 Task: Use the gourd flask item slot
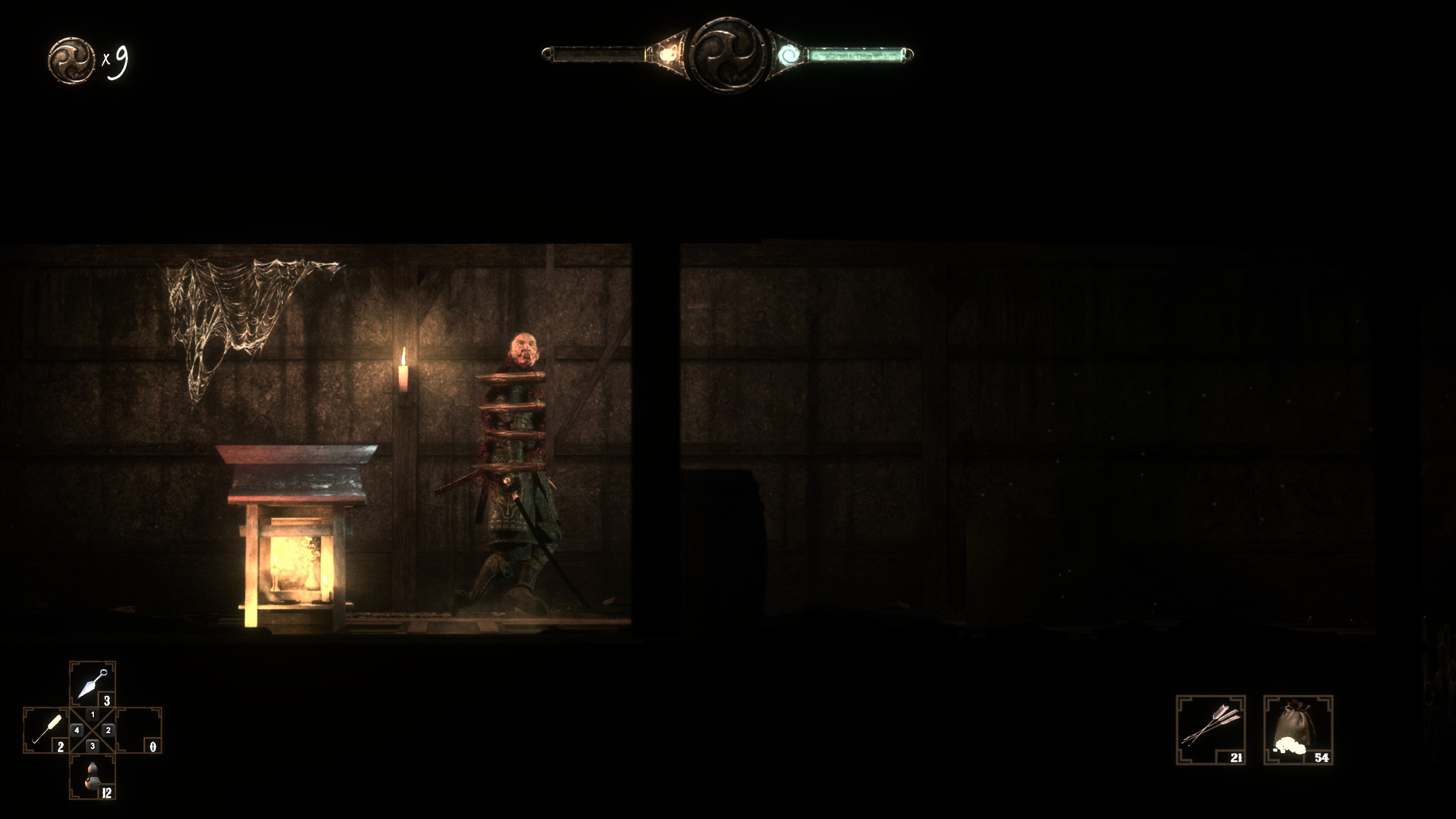coord(92,776)
